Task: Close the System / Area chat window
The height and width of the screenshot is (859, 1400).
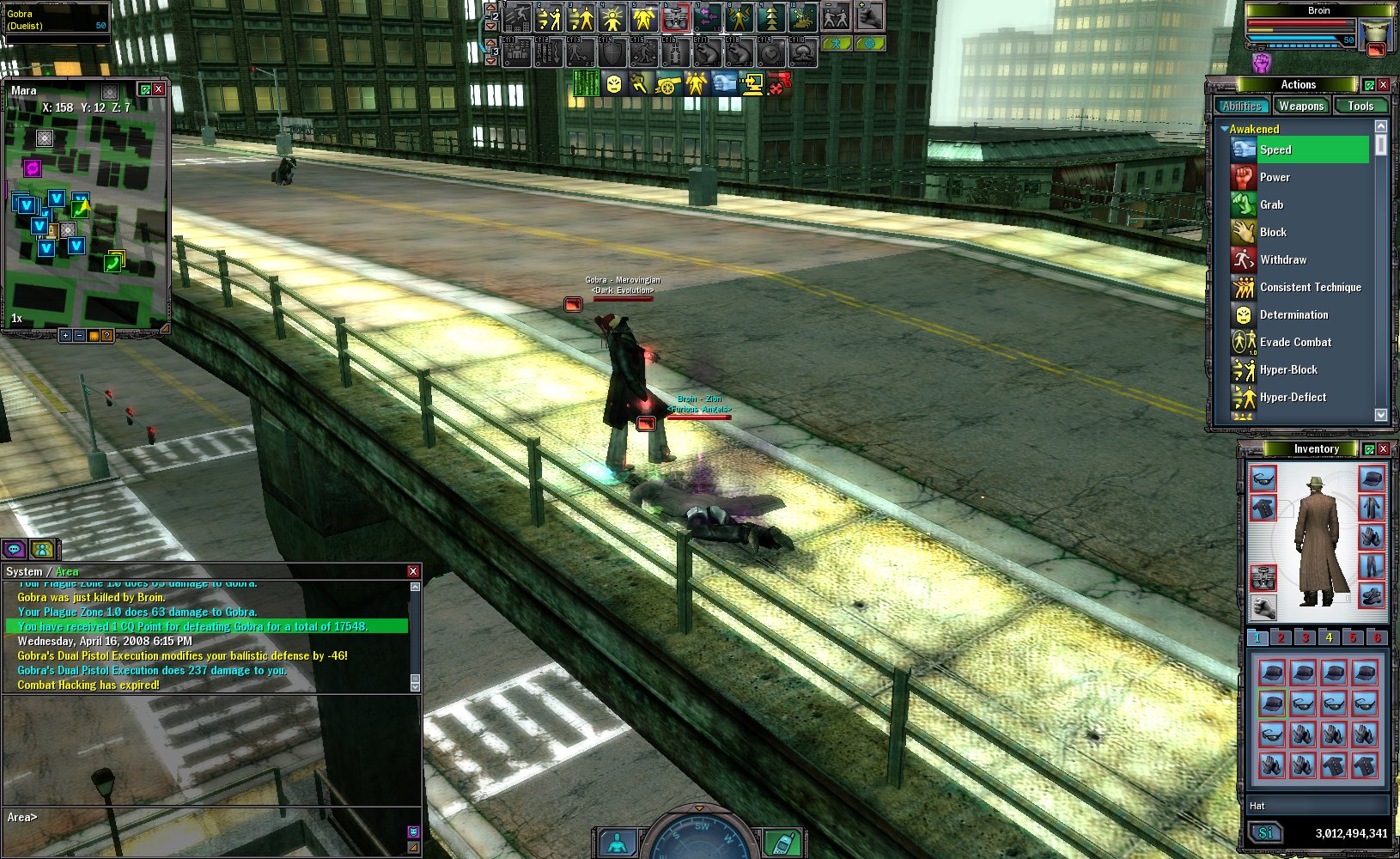Action: click(413, 571)
